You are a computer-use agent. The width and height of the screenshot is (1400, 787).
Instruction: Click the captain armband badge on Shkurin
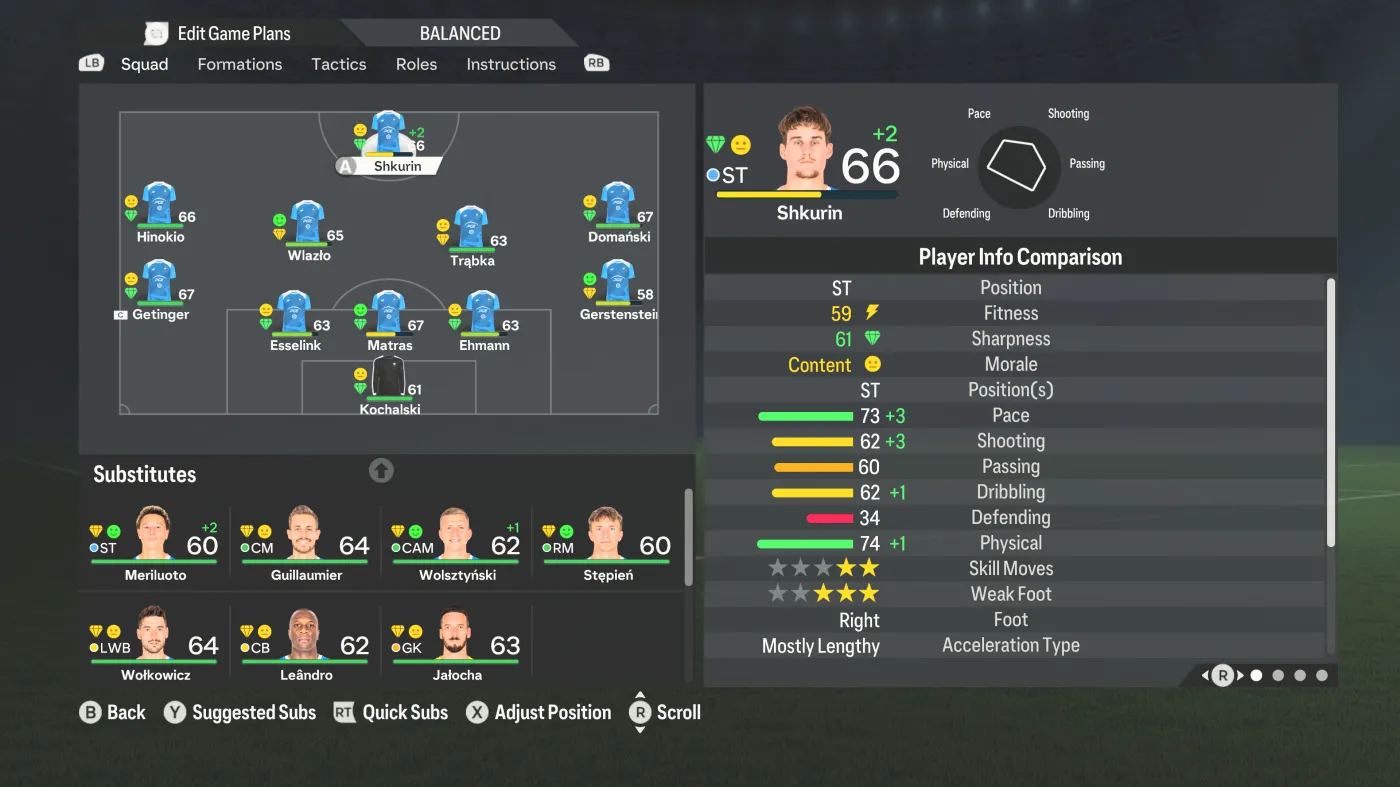345,167
